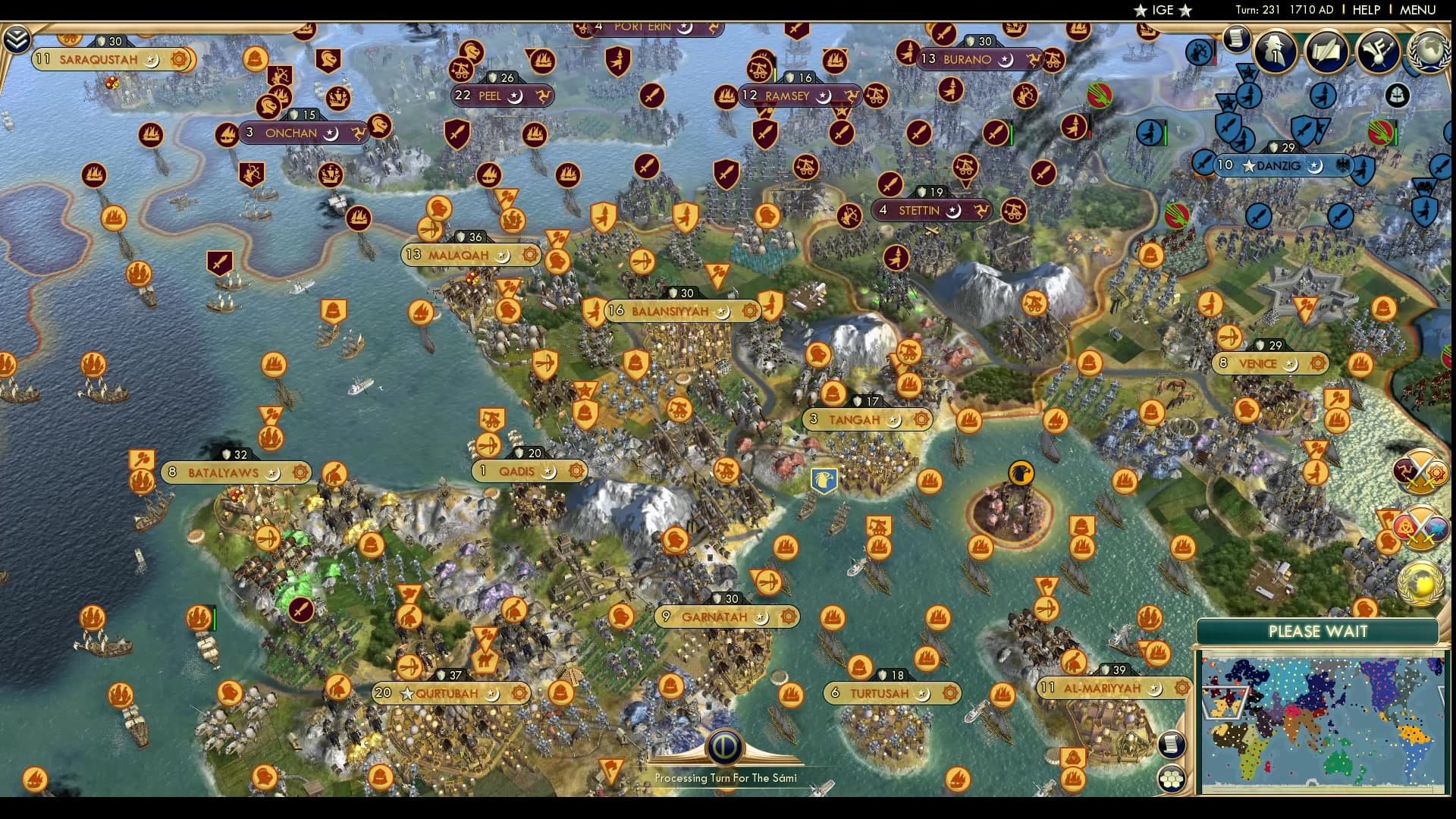The width and height of the screenshot is (1456, 819).
Task: Click the scroll and quill round button
Action: (x=1326, y=51)
